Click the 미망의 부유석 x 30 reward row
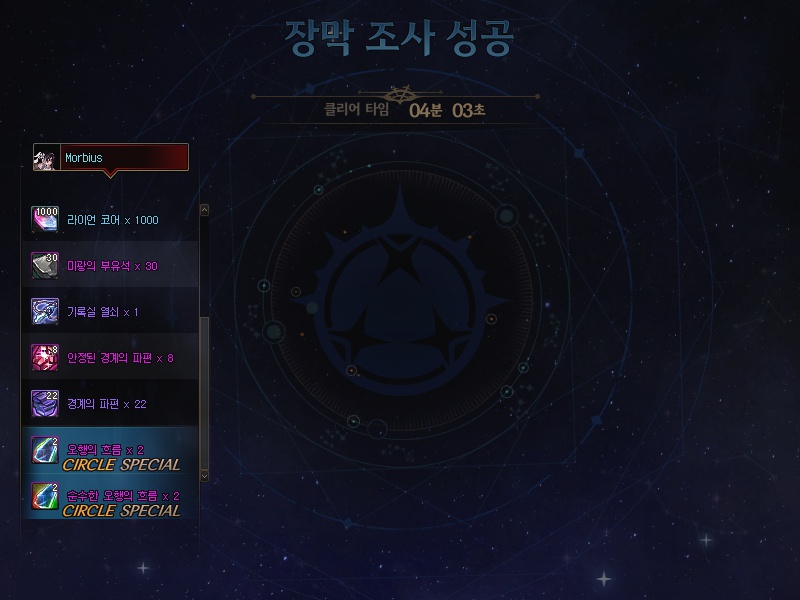This screenshot has width=800, height=600. [x=110, y=266]
